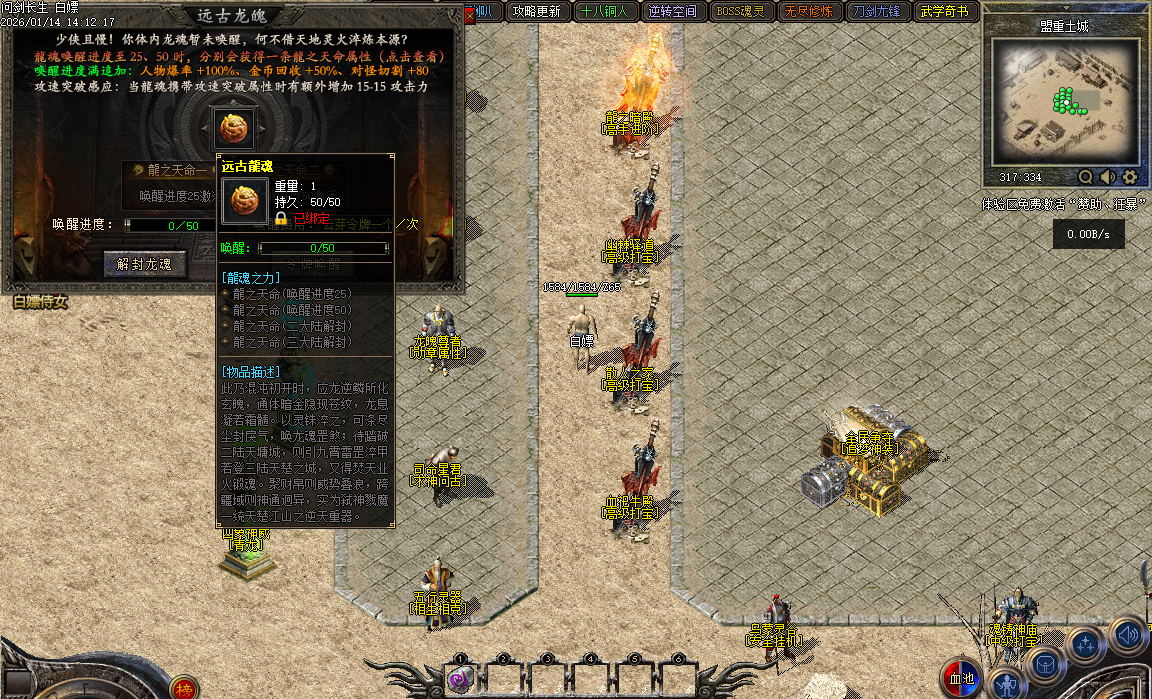Viewport: 1152px width, 699px height.
Task: Open the 武学奇书 menu
Action: (944, 12)
